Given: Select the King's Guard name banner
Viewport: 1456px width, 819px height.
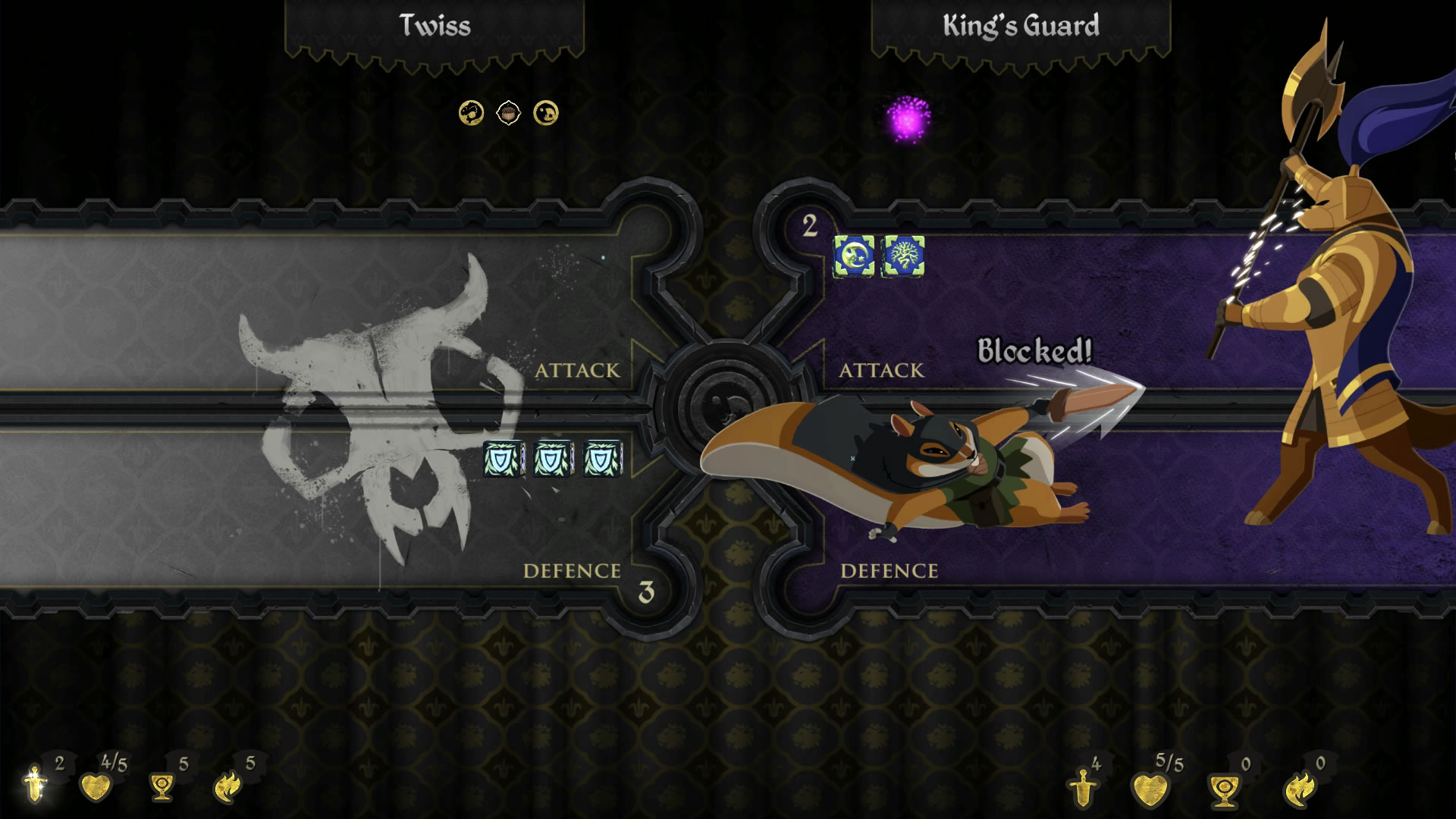Looking at the screenshot, I should [x=1020, y=23].
